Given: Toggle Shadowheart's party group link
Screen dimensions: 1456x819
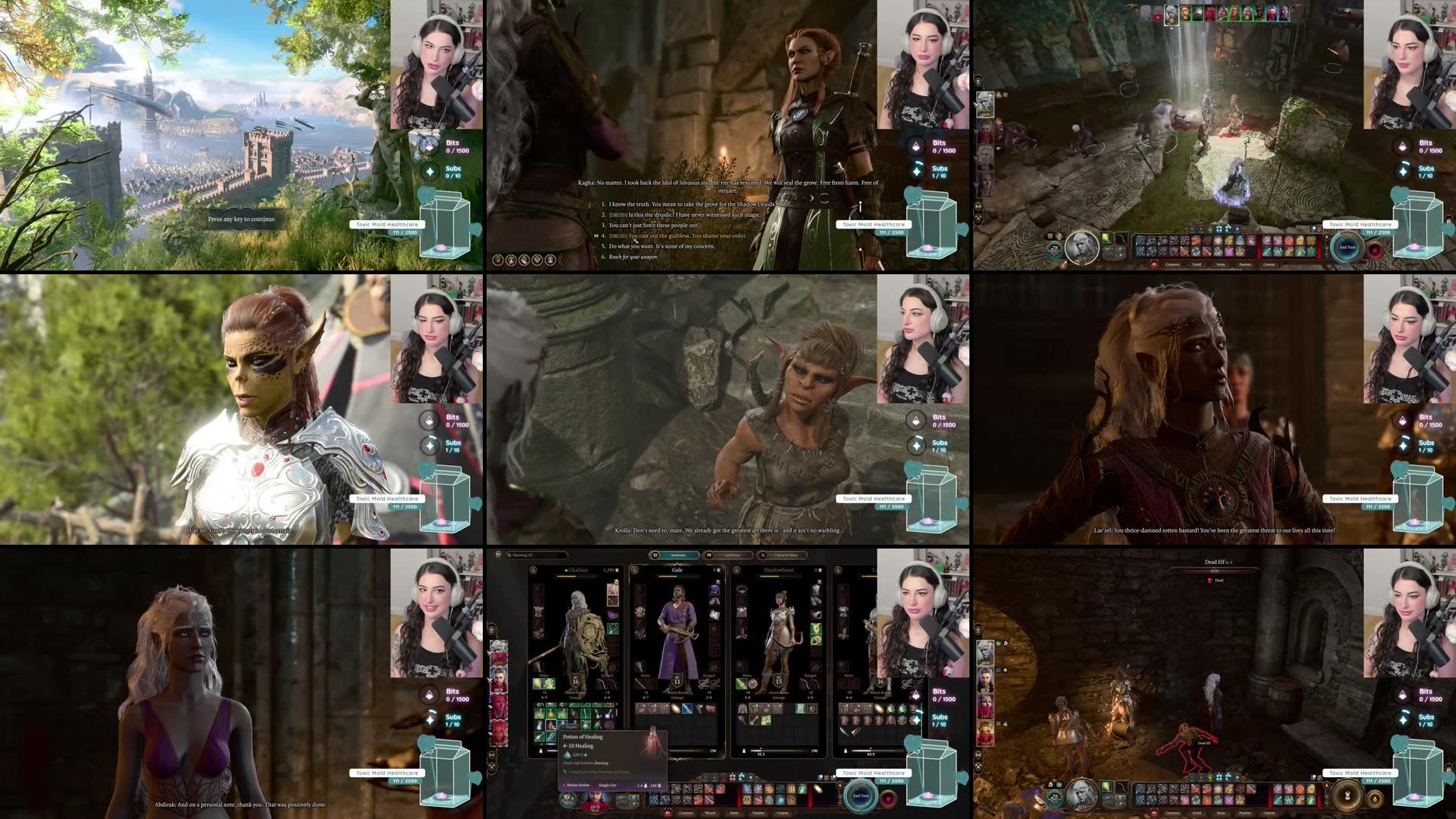Looking at the screenshot, I should pyautogui.click(x=736, y=569).
